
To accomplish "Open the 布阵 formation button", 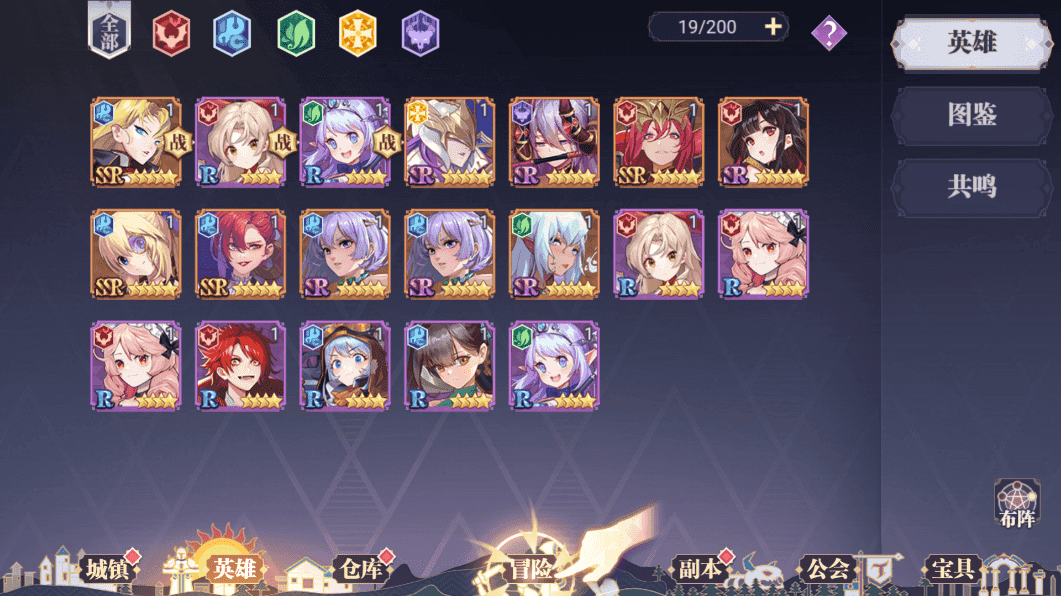I will tap(1017, 505).
